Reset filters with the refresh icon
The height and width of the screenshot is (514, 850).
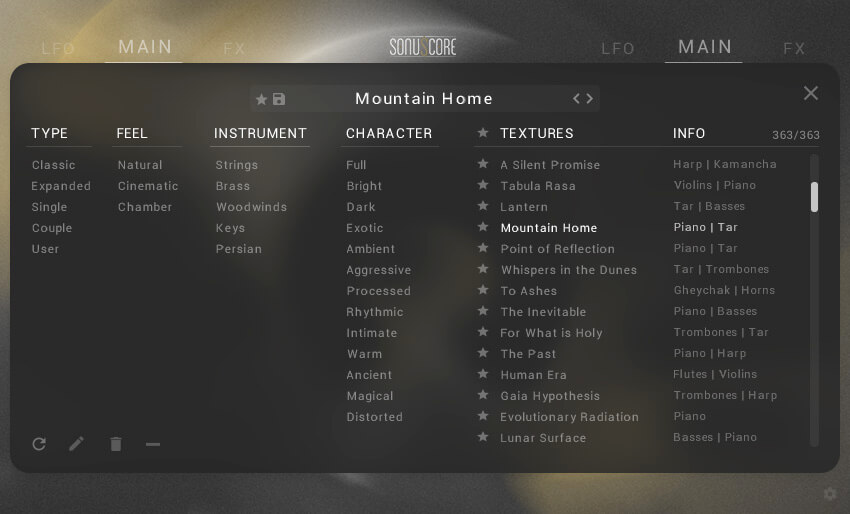[39, 444]
